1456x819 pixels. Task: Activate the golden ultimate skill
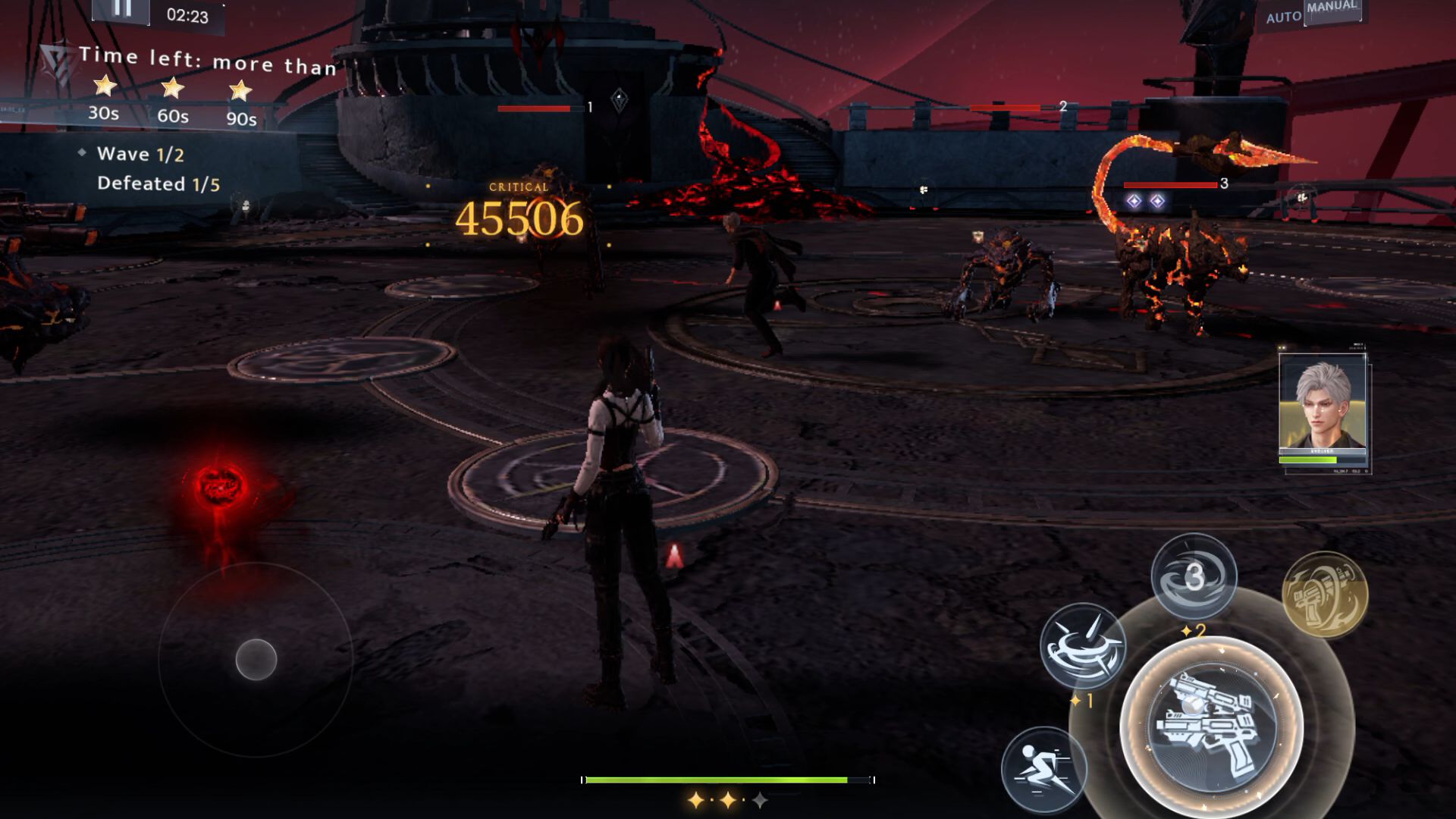tap(1324, 594)
